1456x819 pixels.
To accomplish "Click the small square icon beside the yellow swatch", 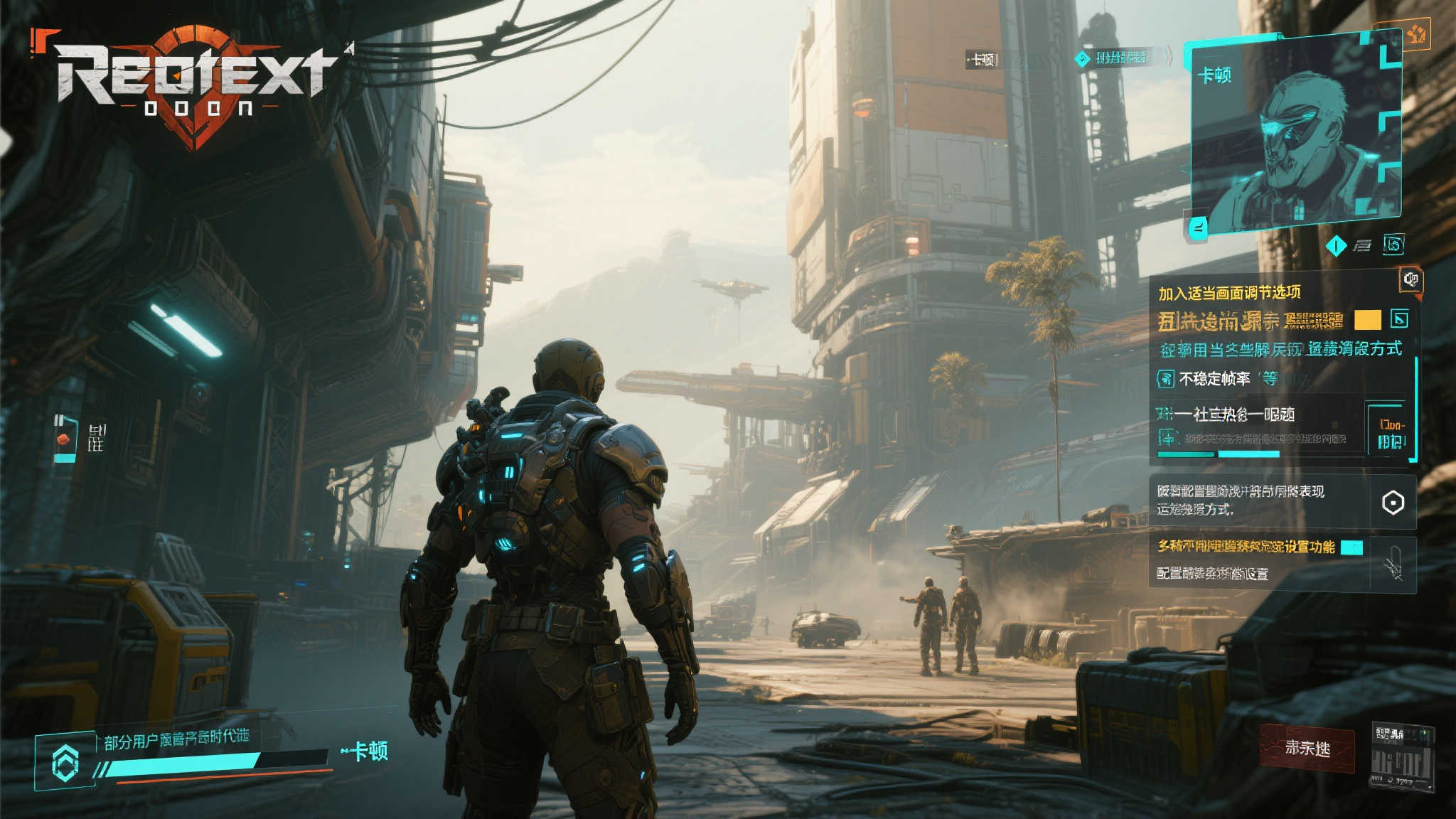I will [x=1399, y=319].
